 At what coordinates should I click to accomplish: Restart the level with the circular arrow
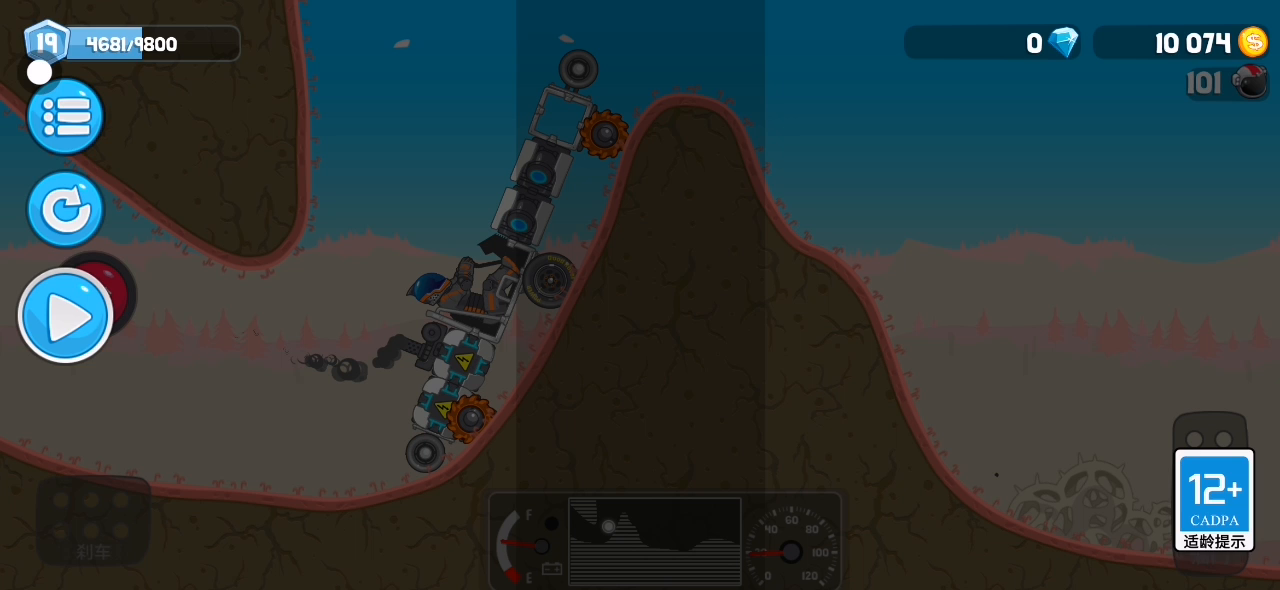pyautogui.click(x=65, y=209)
